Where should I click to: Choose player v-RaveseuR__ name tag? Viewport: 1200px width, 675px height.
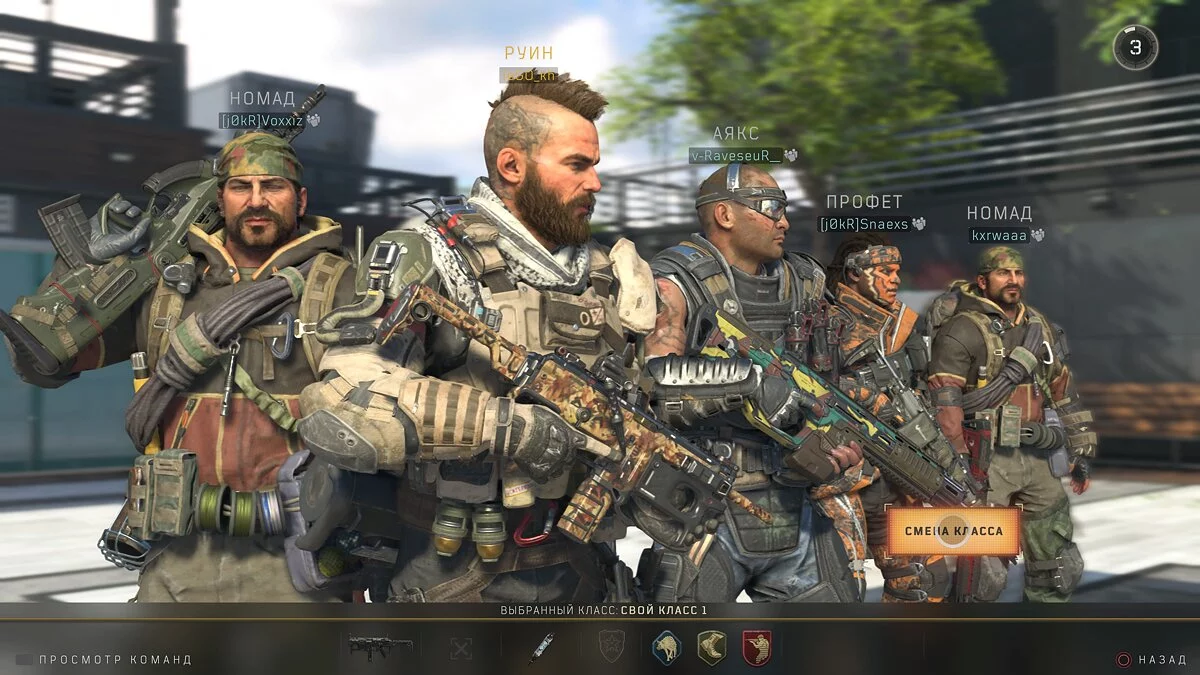tap(735, 155)
